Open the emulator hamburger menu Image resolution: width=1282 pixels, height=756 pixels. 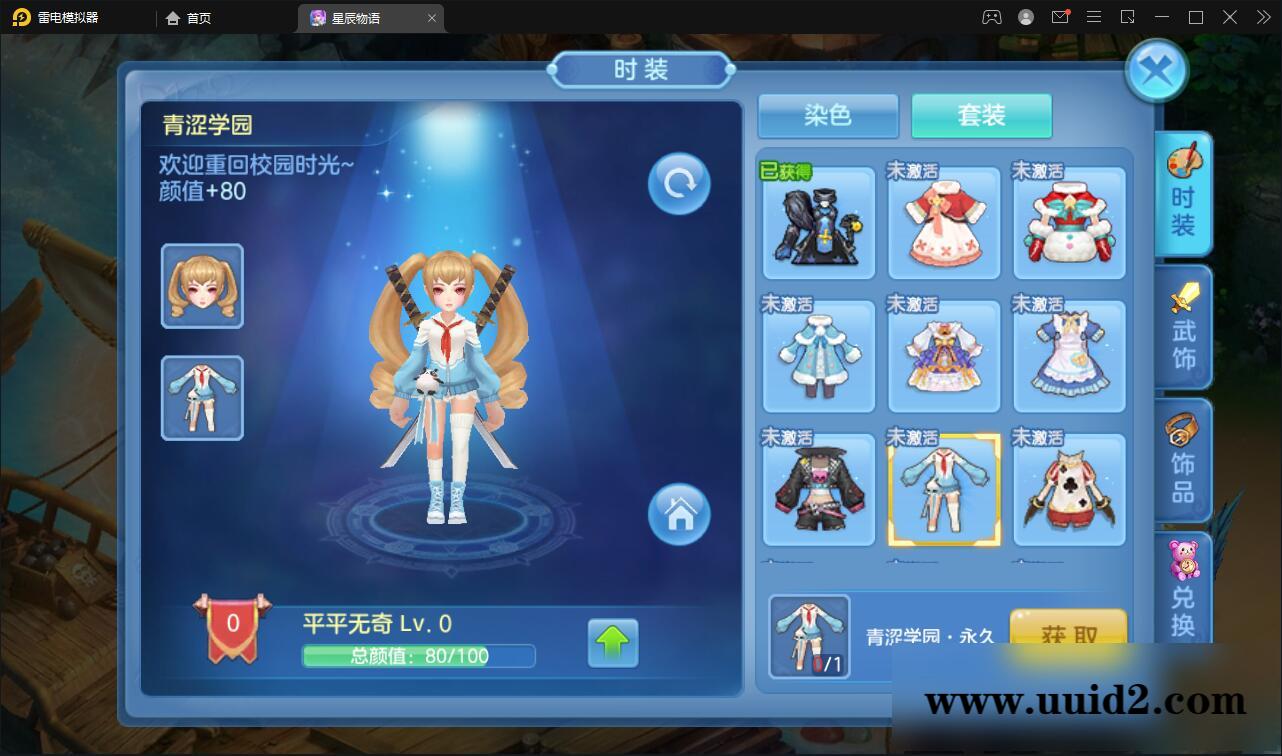1094,17
